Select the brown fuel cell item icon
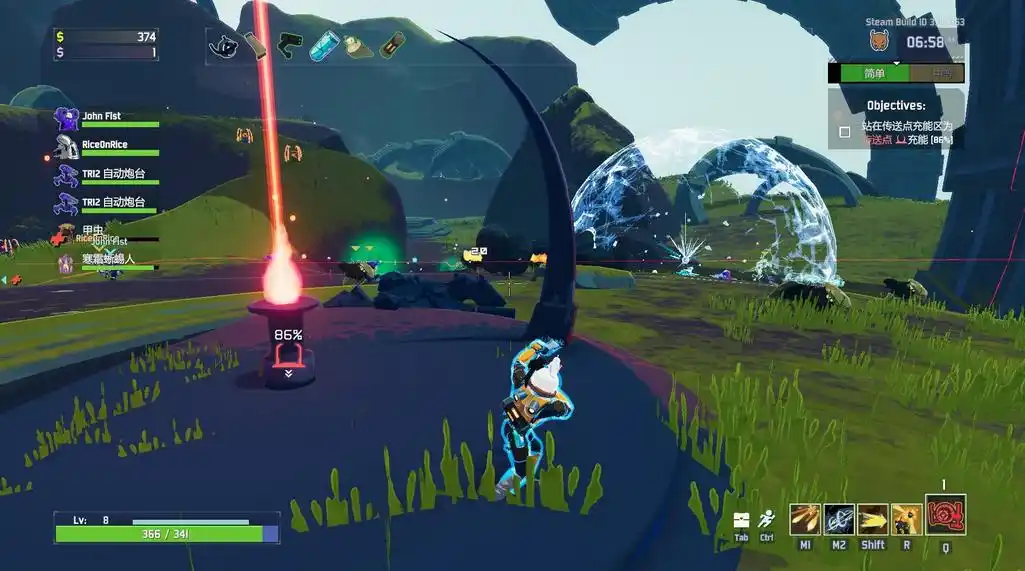 (x=393, y=45)
